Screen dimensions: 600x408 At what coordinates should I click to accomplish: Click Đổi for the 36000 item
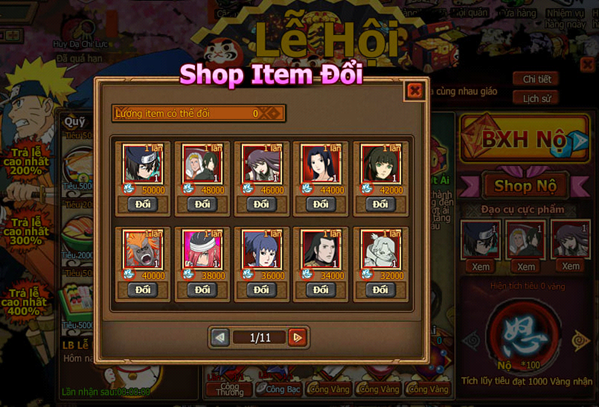[x=261, y=290]
